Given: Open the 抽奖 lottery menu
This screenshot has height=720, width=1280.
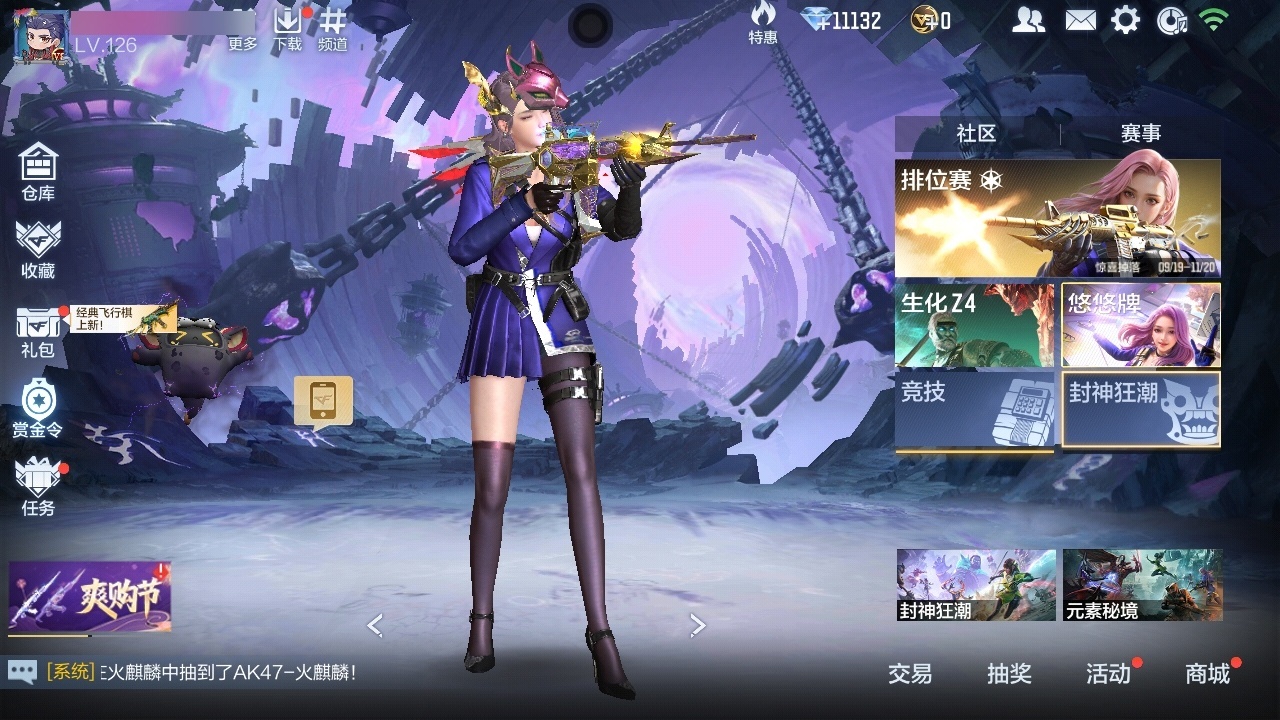Looking at the screenshot, I should 1009,674.
